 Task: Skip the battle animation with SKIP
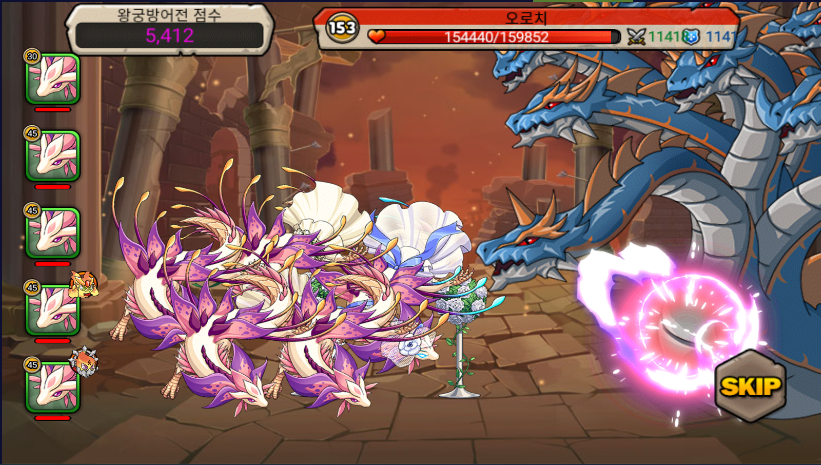(x=750, y=387)
